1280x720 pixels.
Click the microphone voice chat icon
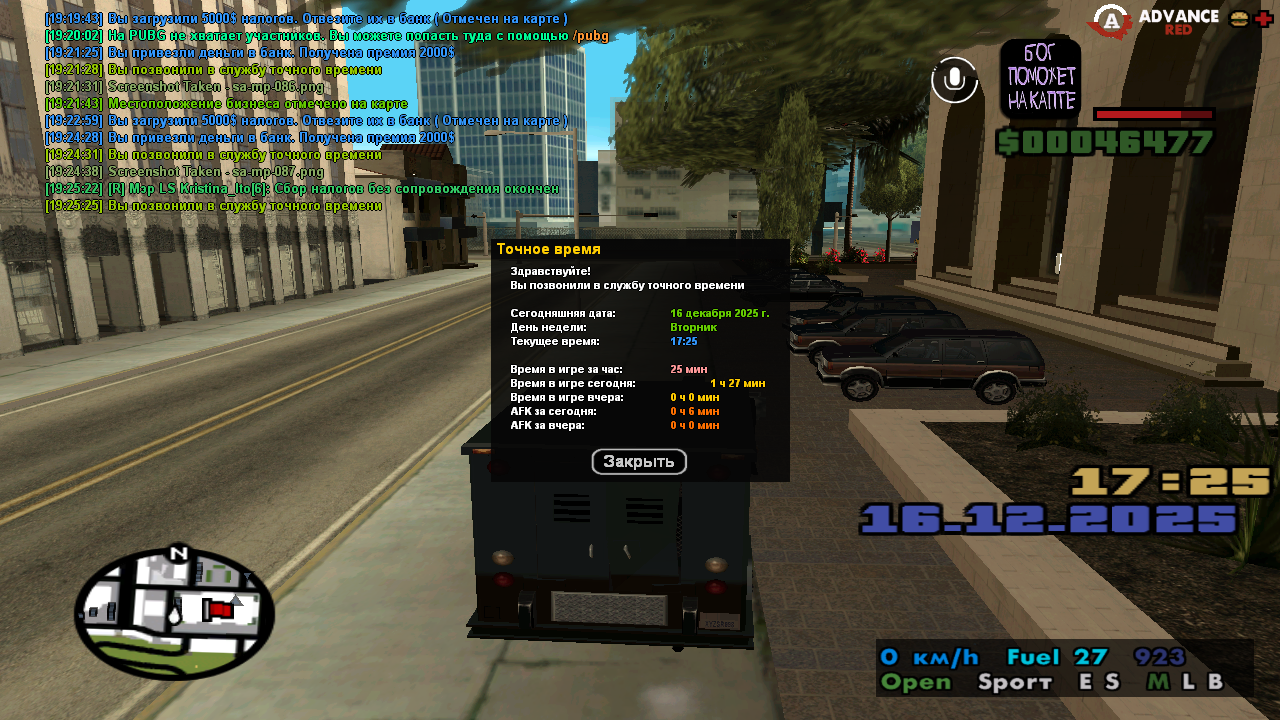[954, 80]
